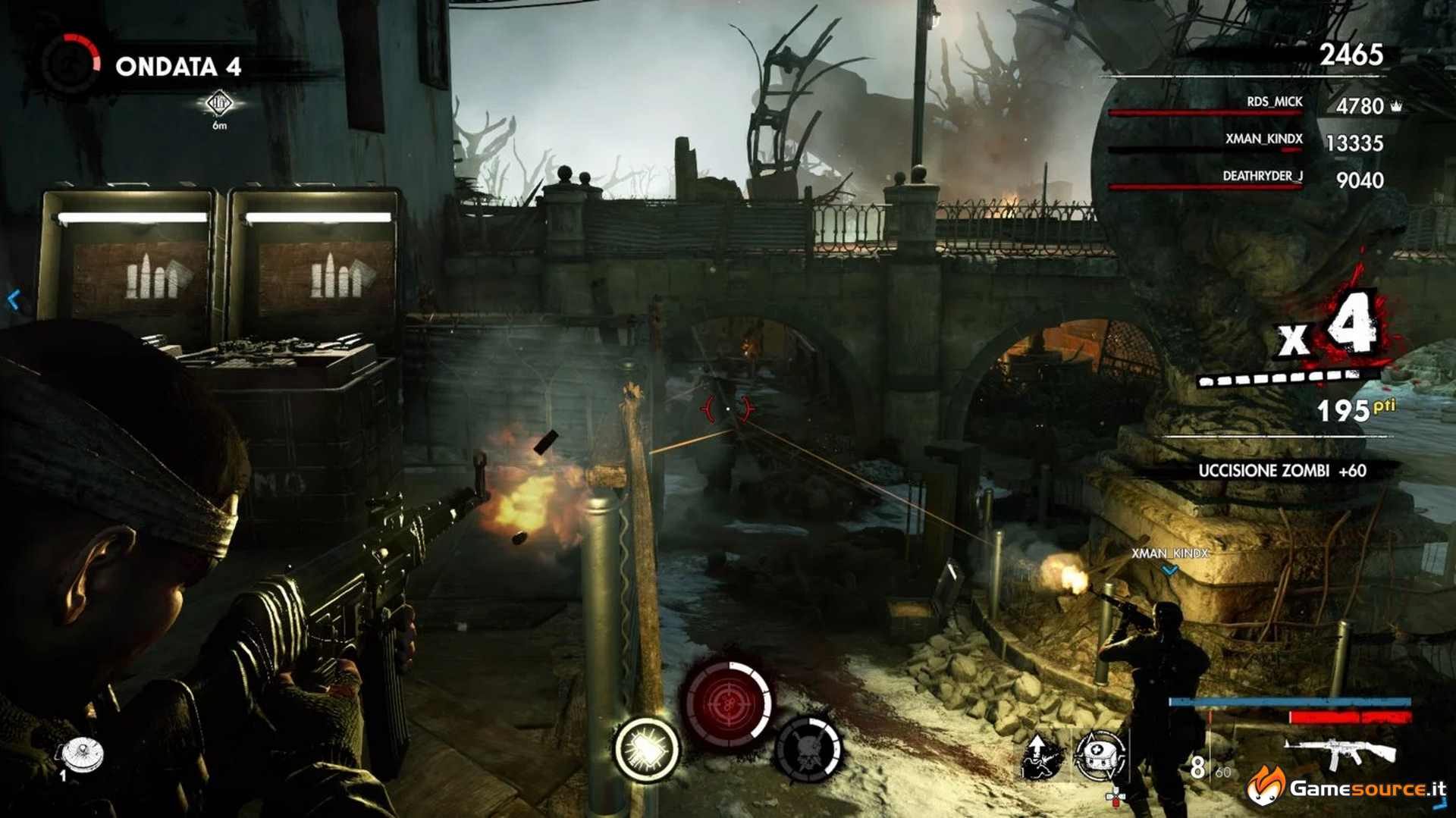Select the up-arrow explosive item slot

click(1041, 755)
